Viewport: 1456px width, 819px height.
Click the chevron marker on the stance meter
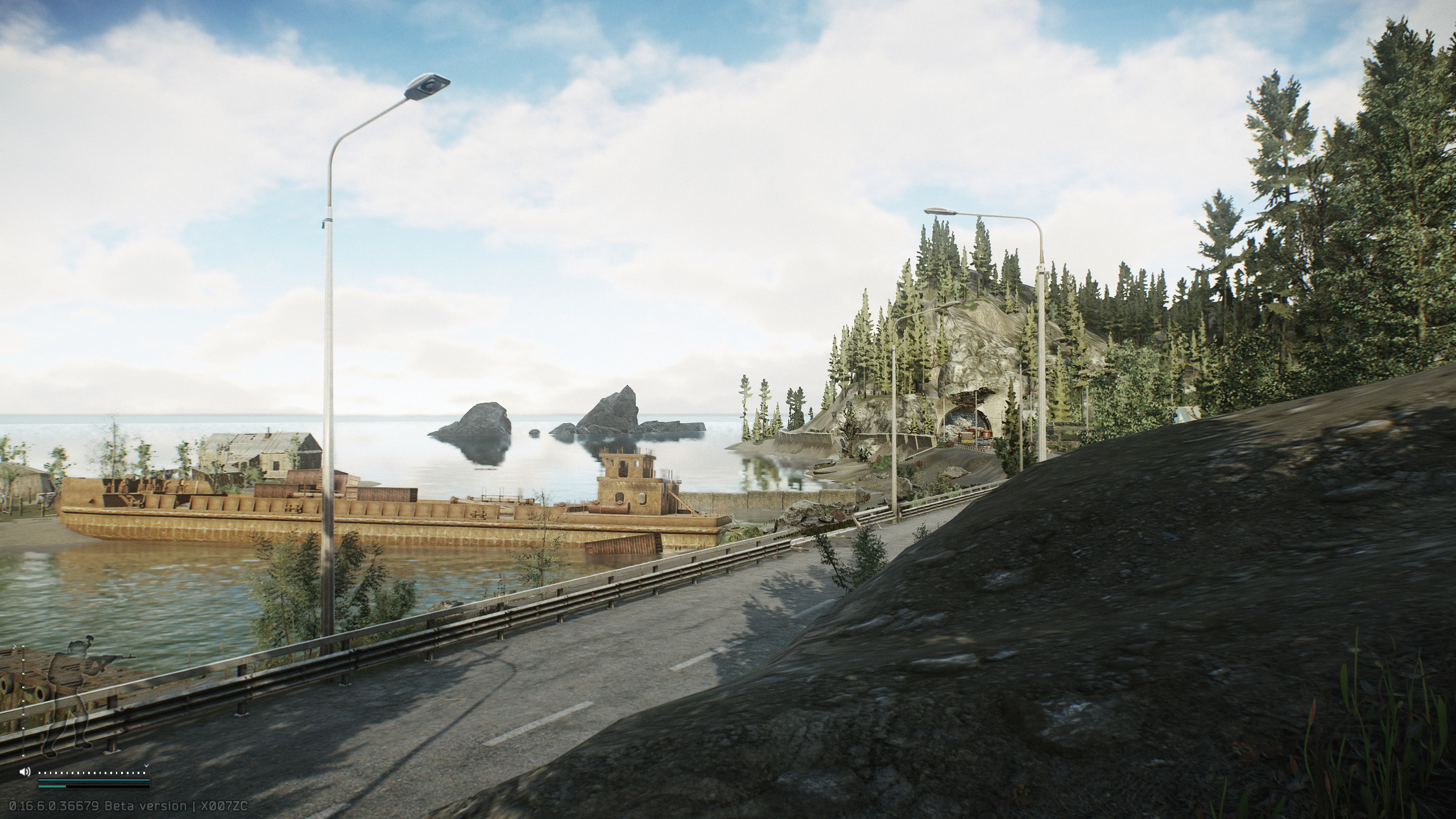click(15, 646)
